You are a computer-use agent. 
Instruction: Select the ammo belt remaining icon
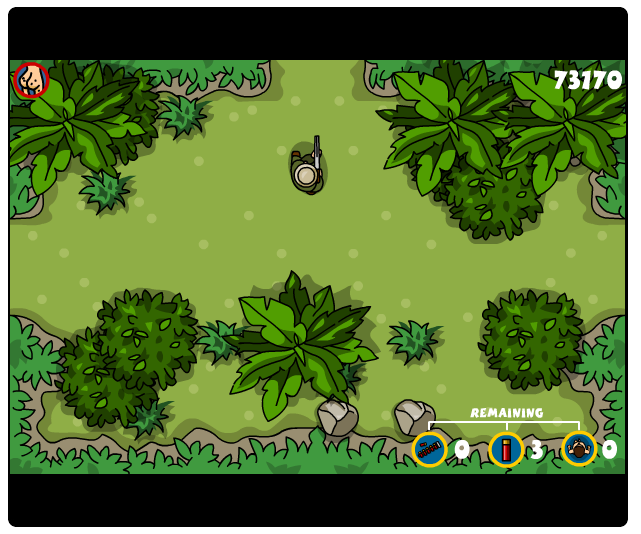point(430,449)
